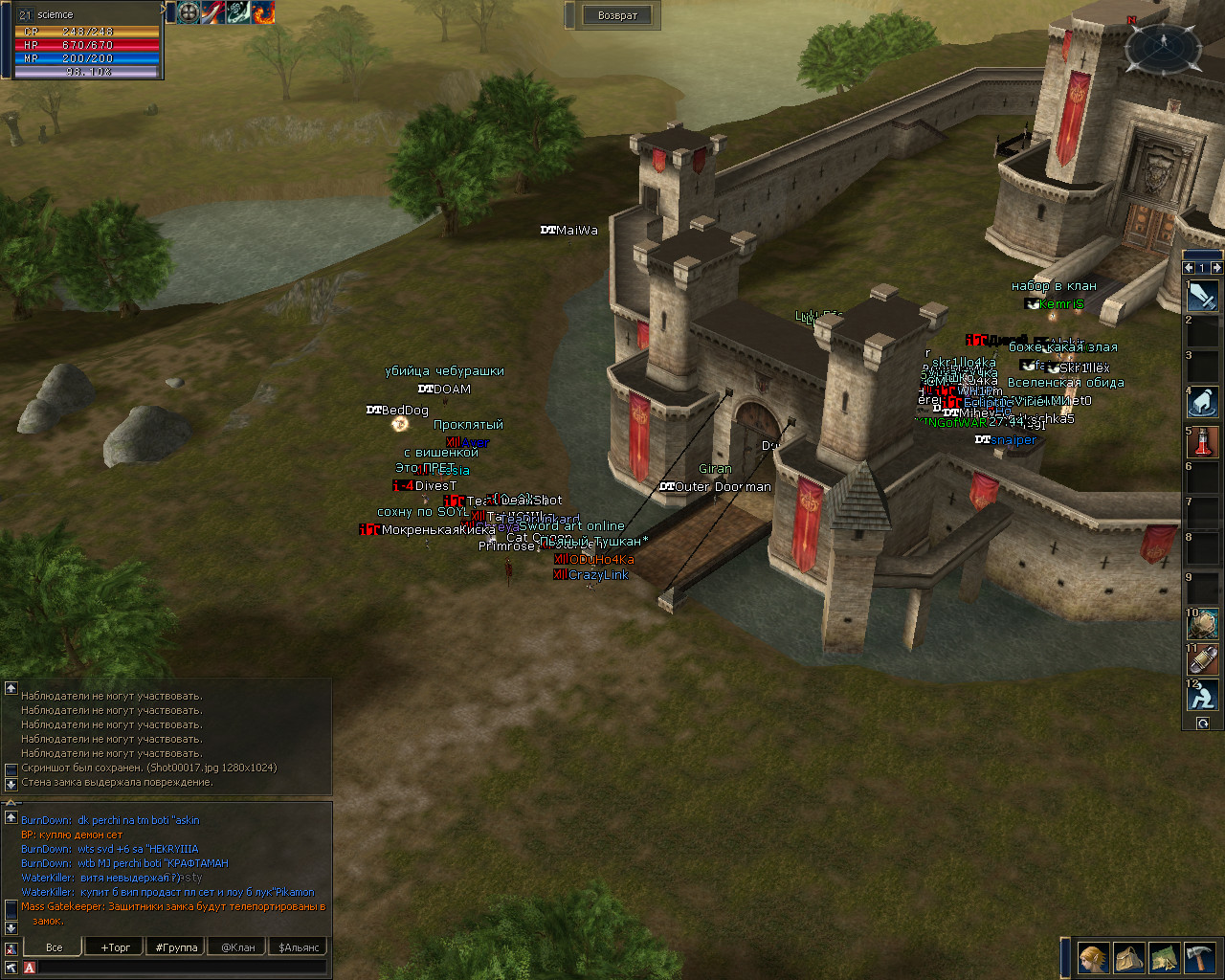Screen dimensions: 1225x980
Task: Open the system menu hammer icon
Action: coord(1200,957)
